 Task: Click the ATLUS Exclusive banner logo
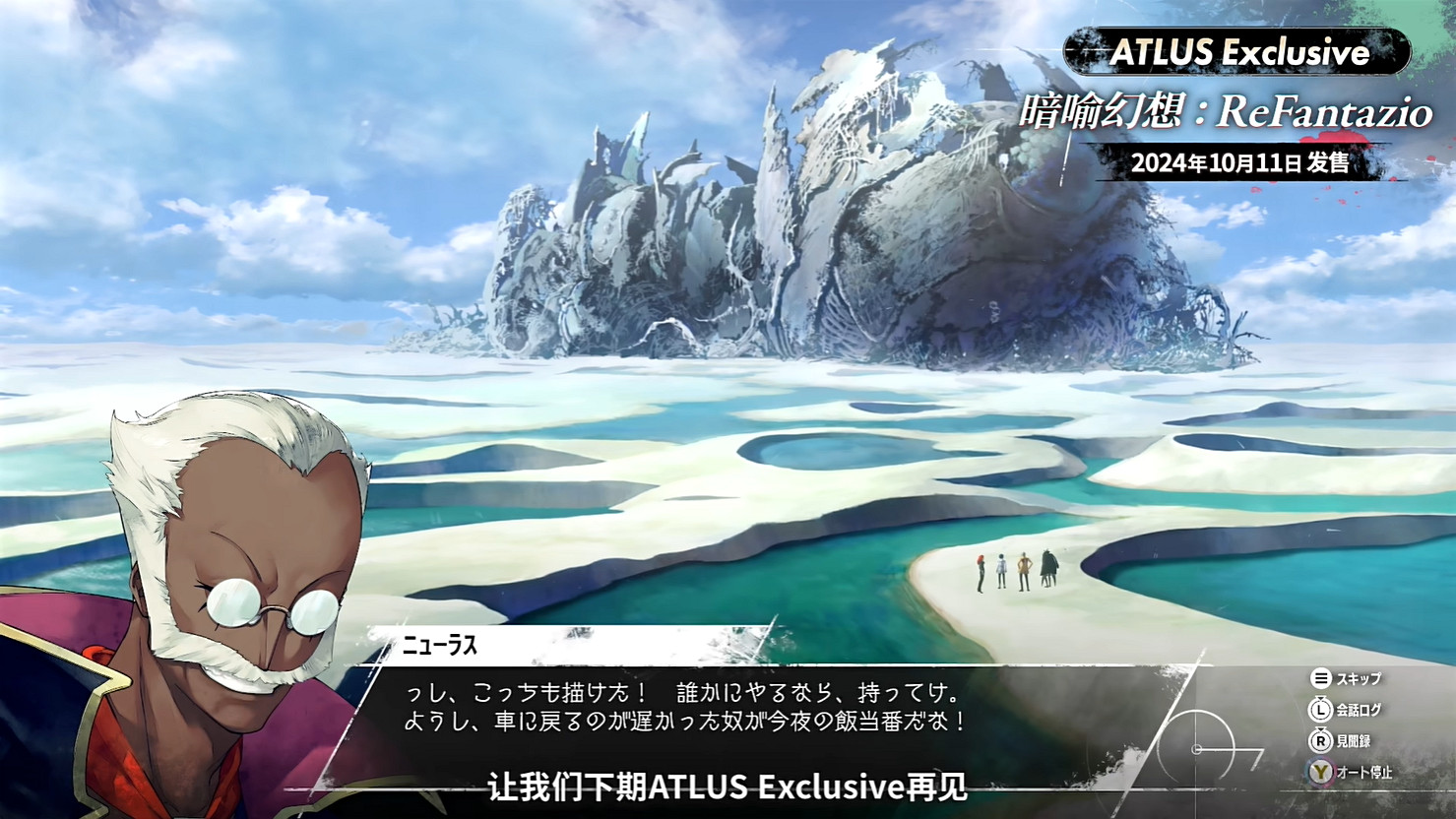(1242, 52)
